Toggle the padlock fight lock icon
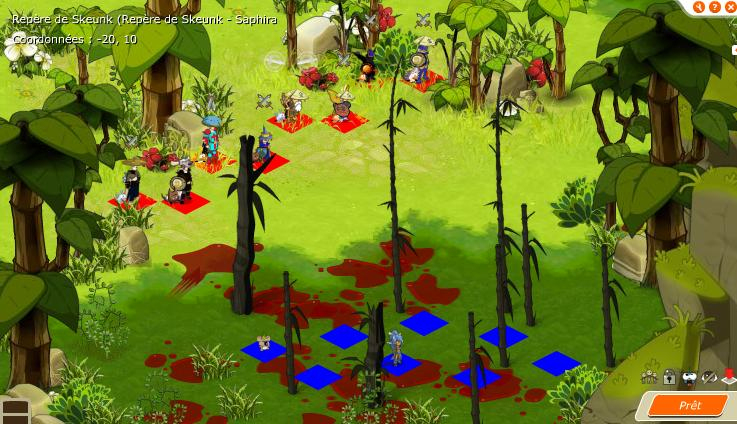This screenshot has height=424, width=737. pos(669,377)
